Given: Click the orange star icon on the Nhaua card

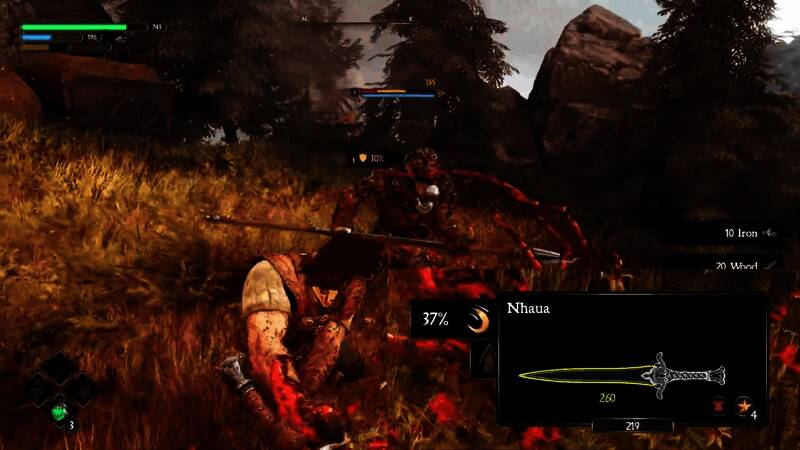Looking at the screenshot, I should click(x=743, y=405).
